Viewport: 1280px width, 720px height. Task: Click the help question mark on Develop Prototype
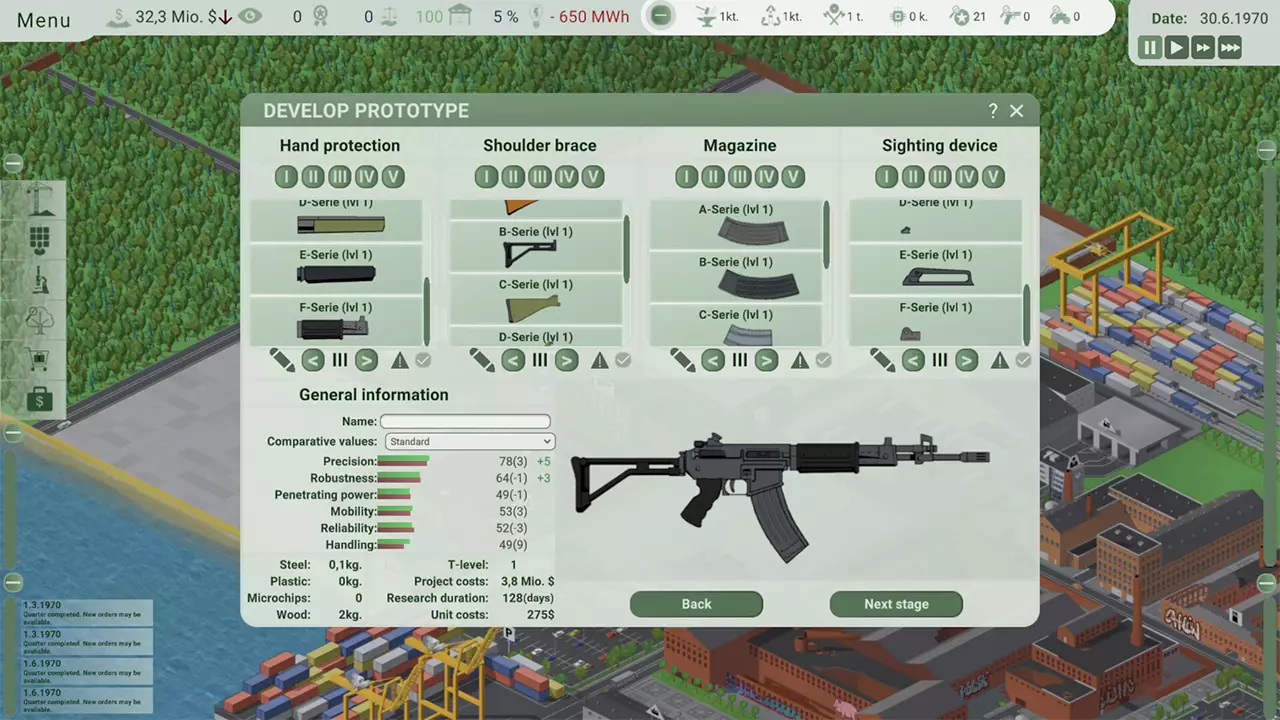pos(992,110)
